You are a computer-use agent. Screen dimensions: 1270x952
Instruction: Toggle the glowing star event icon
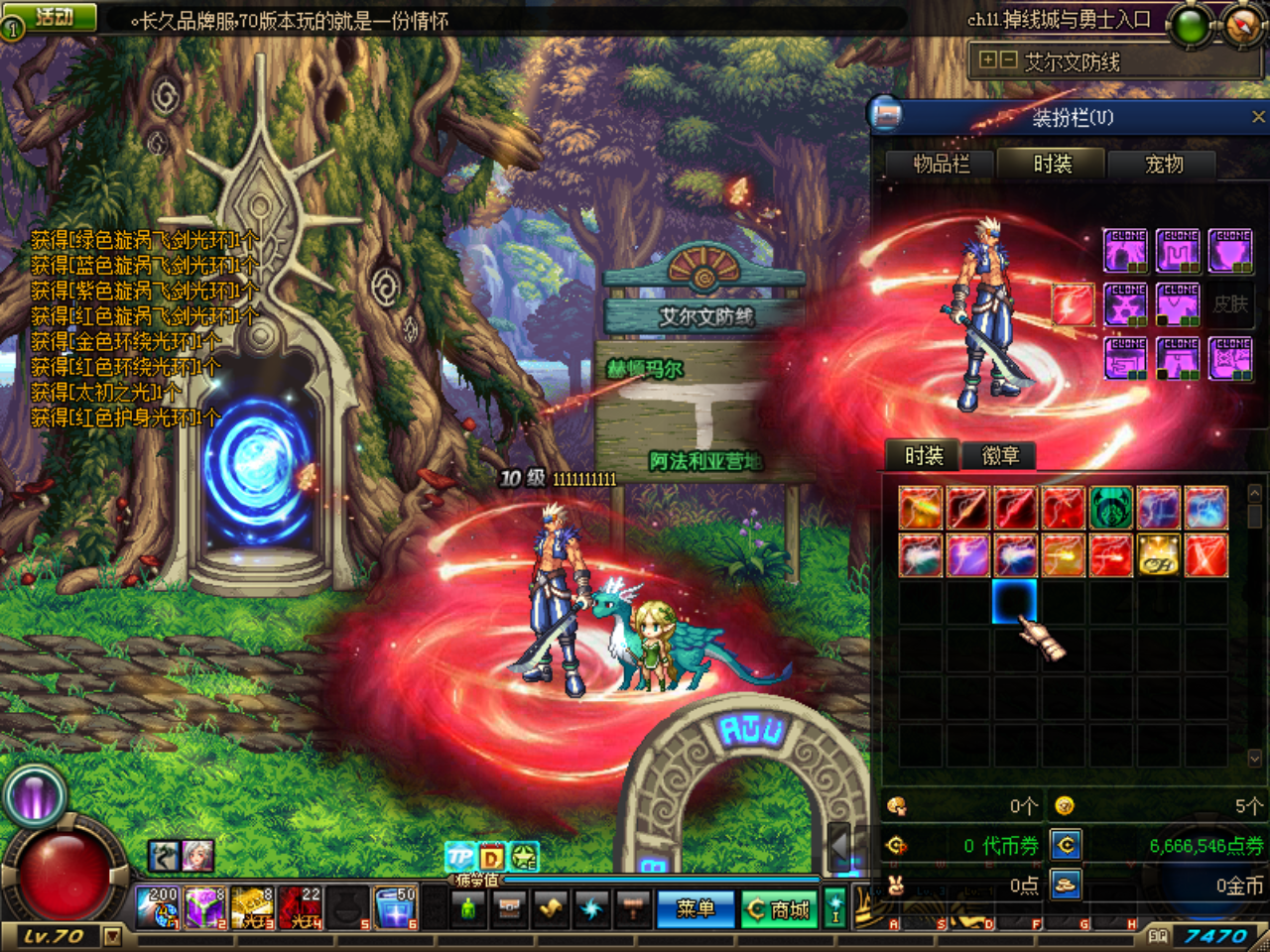[523, 855]
